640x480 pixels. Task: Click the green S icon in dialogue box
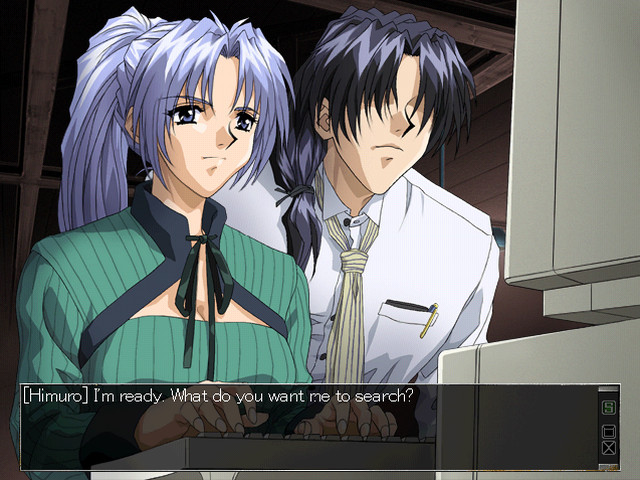[607, 408]
